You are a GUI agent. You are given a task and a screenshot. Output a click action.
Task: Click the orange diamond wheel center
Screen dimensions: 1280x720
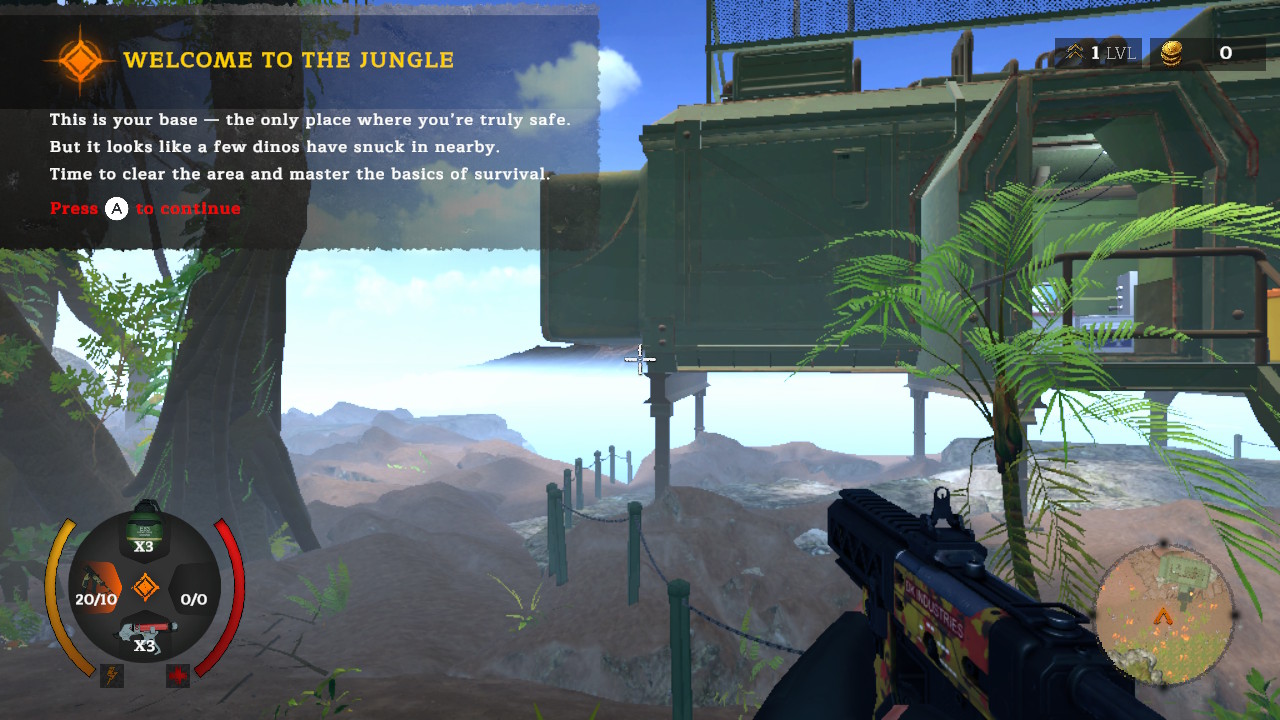tap(145, 587)
